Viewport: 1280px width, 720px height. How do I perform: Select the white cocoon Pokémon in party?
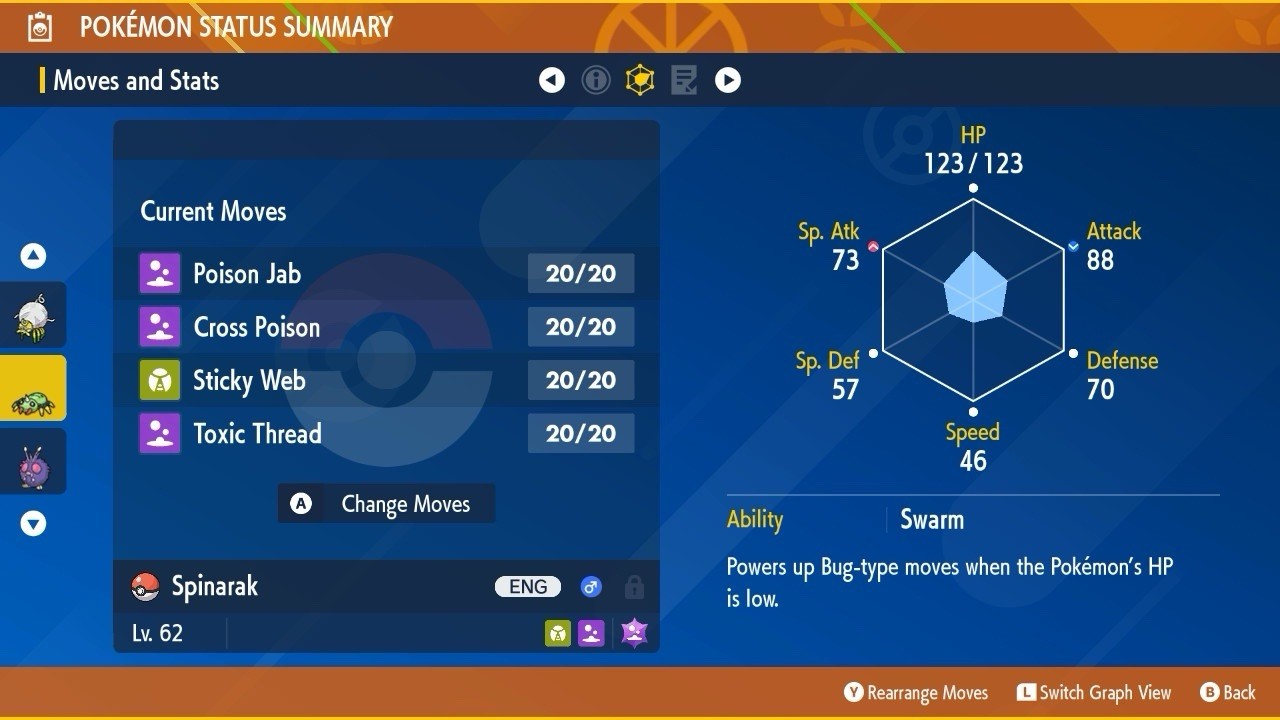point(33,315)
